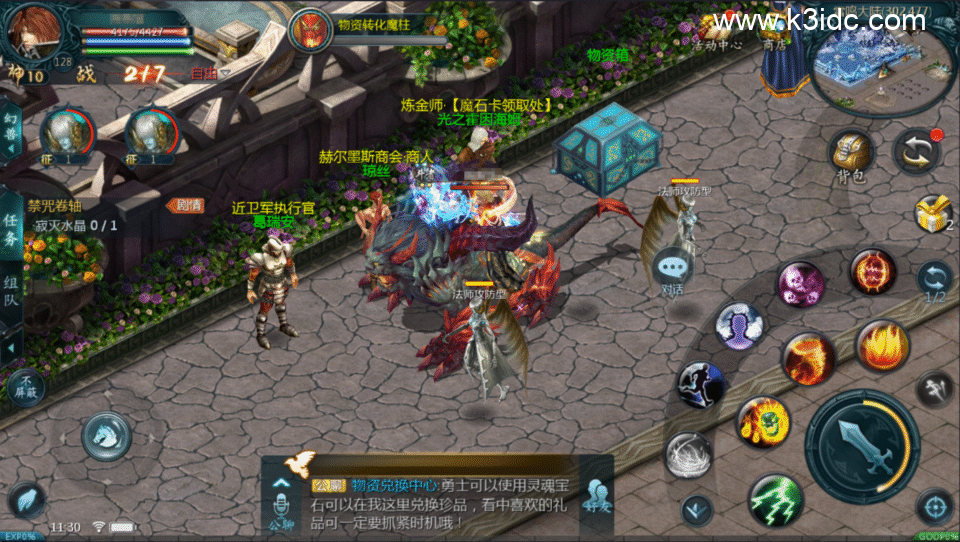Cast the green lightning skill
The height and width of the screenshot is (542, 960).
pos(776,499)
